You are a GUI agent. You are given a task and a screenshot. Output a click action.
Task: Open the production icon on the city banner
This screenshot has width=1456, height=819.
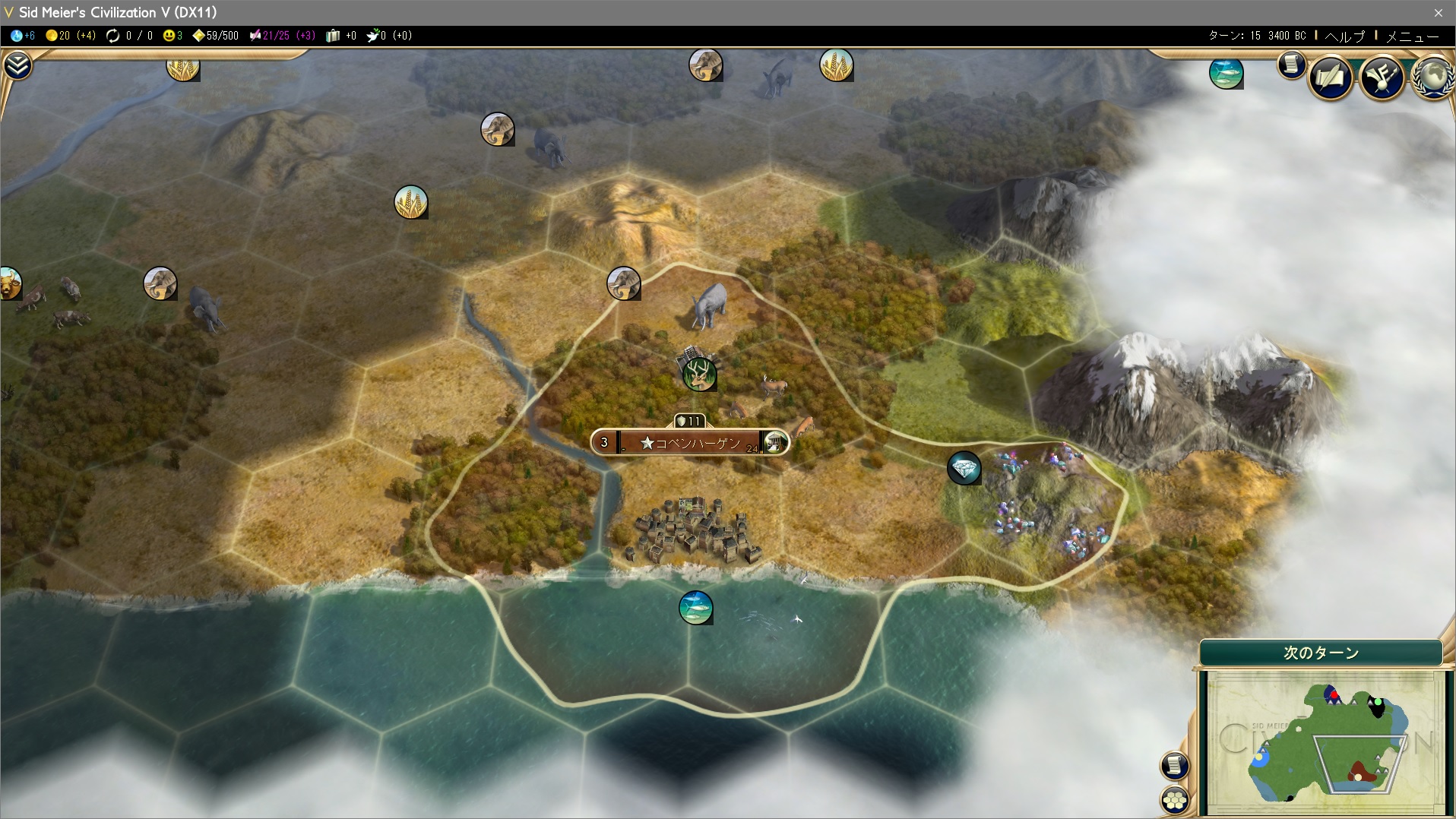774,443
